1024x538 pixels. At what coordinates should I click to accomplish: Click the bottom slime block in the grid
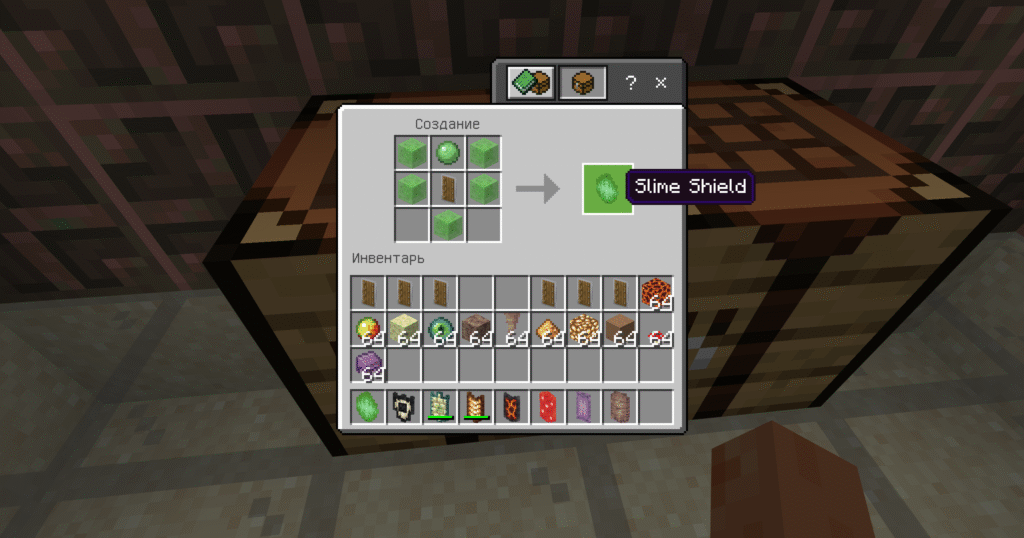click(447, 224)
